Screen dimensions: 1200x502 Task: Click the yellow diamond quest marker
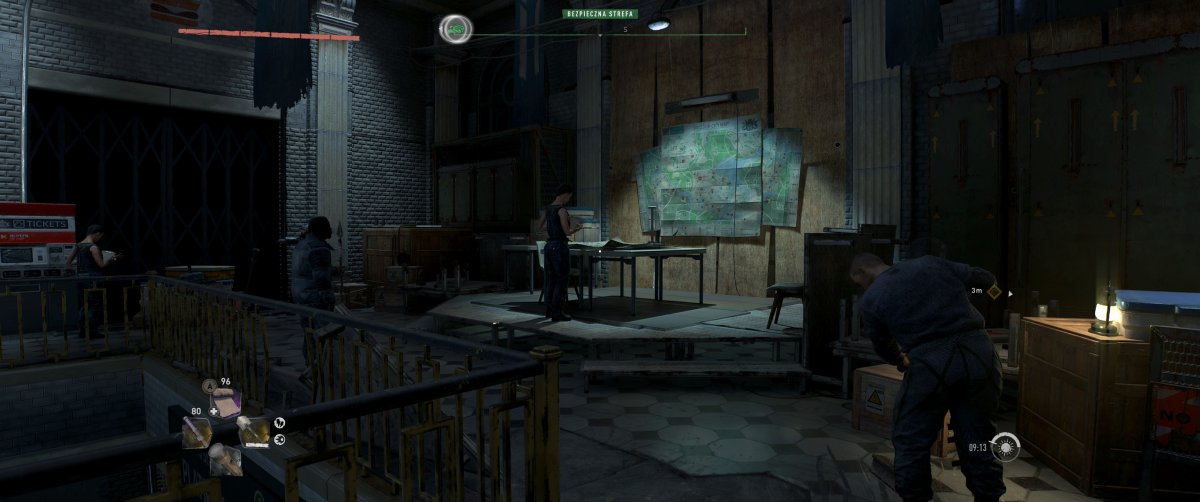993,292
